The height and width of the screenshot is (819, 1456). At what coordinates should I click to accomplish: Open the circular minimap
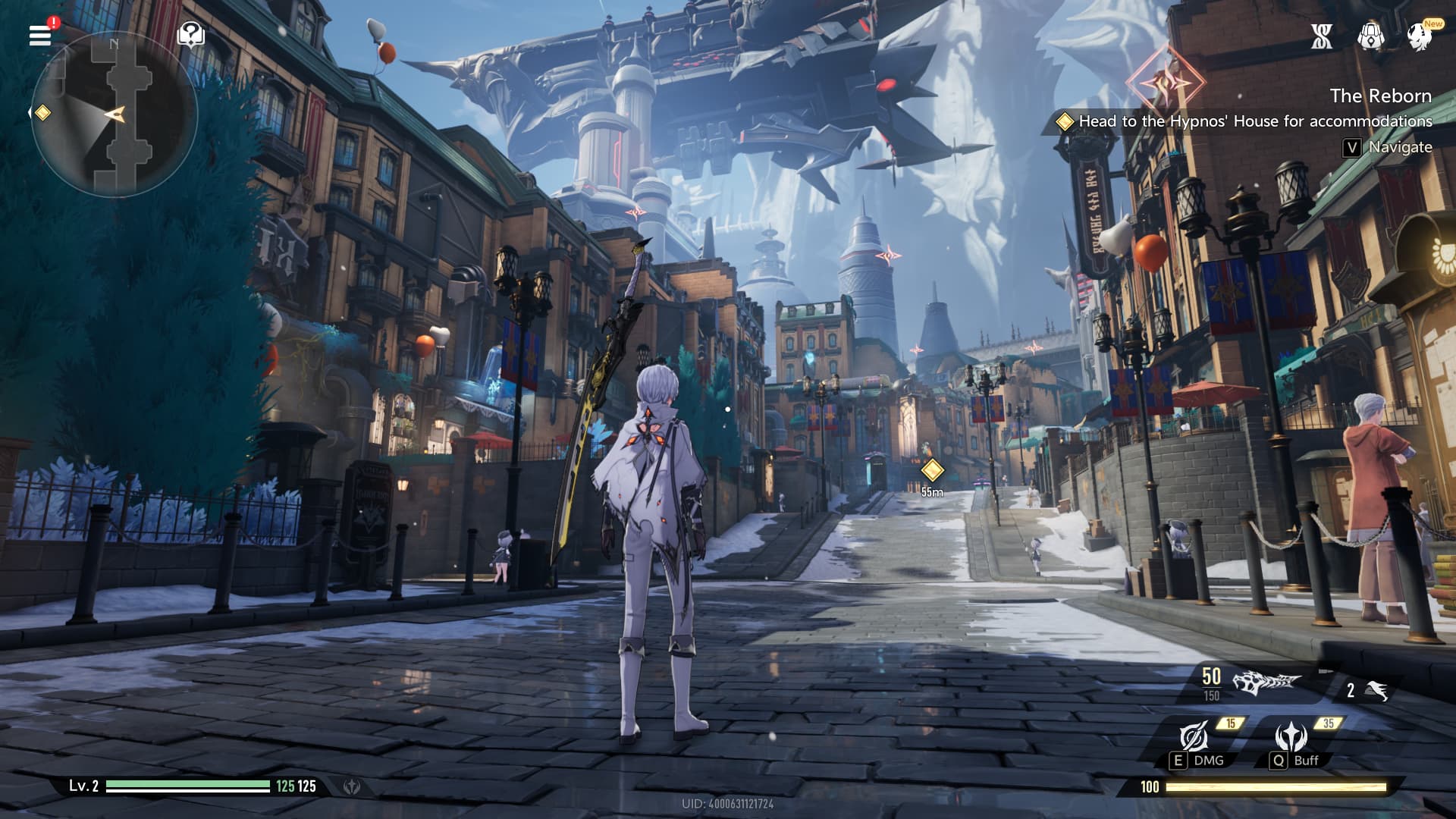[x=114, y=115]
